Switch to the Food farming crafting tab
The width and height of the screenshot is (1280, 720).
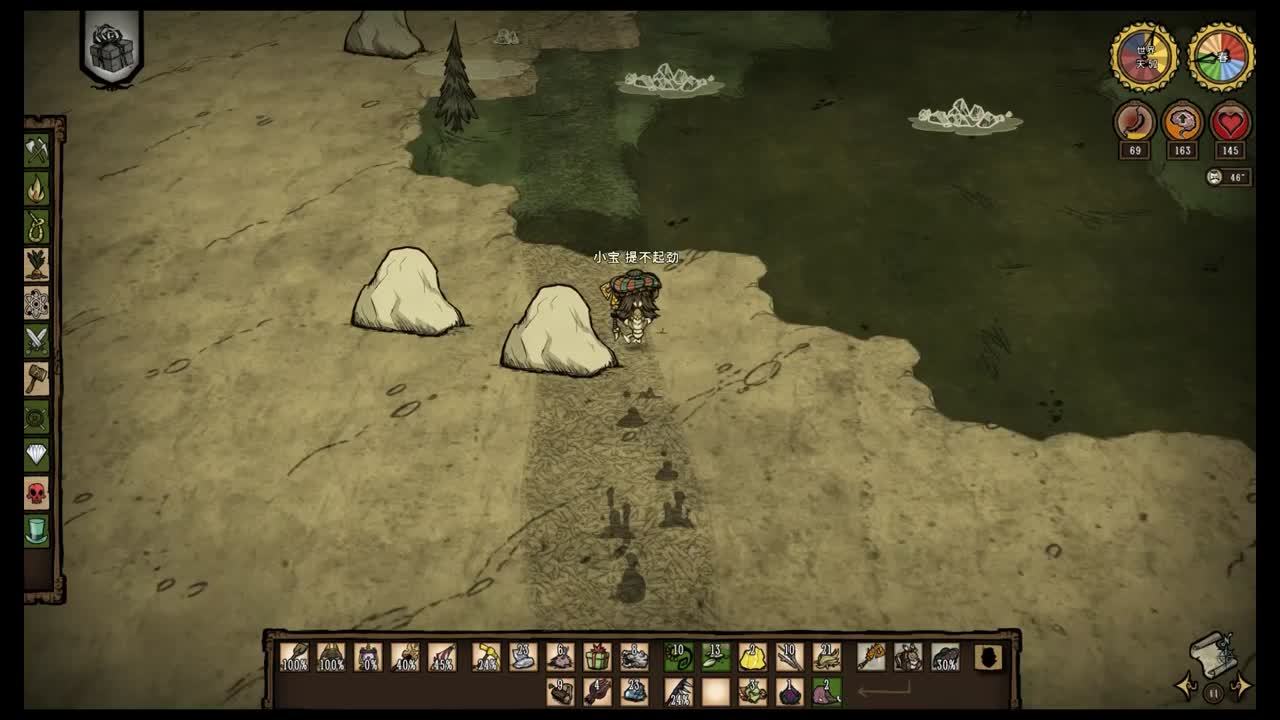(x=37, y=264)
